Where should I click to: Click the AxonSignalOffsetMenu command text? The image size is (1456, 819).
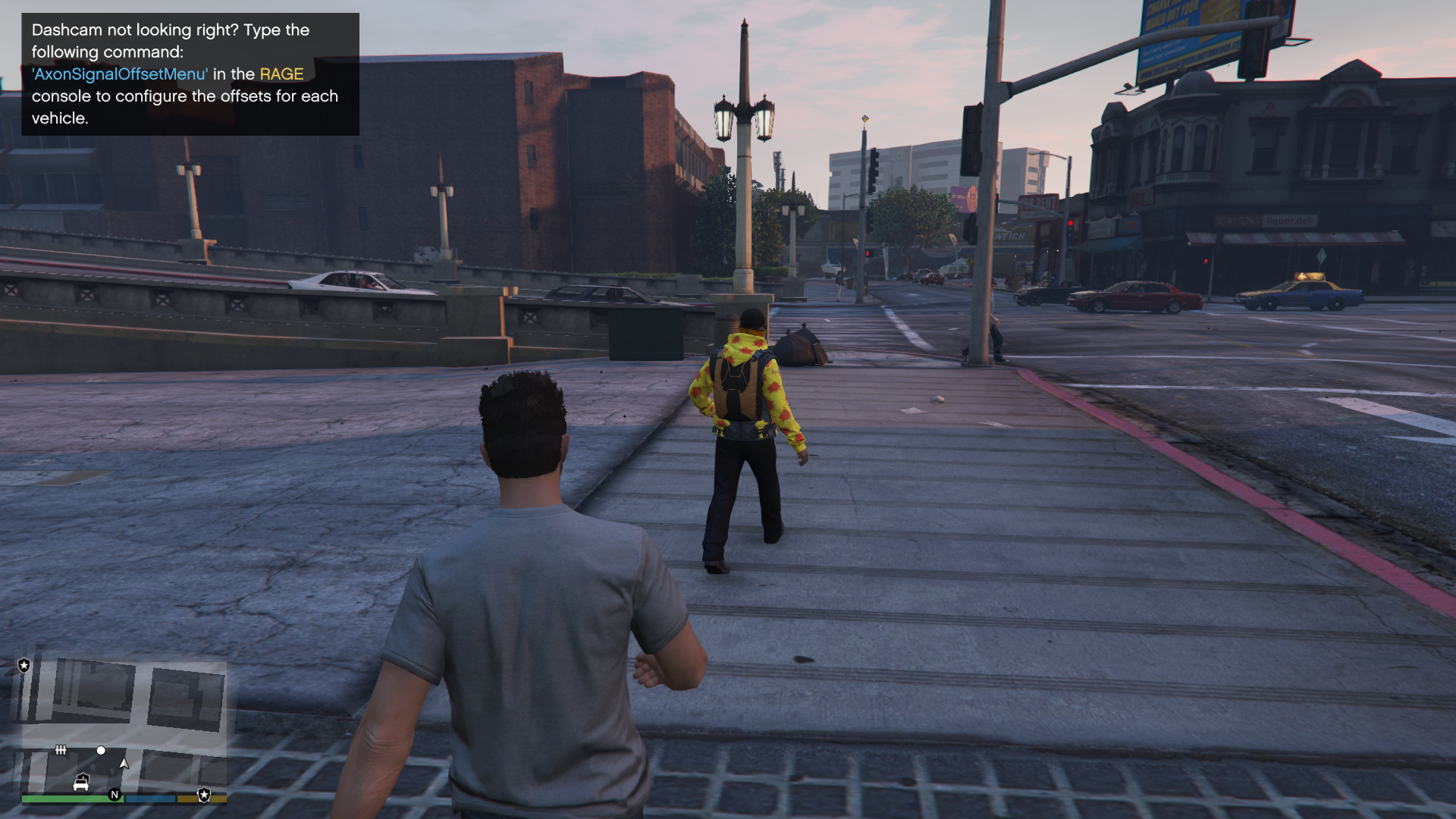tap(120, 74)
